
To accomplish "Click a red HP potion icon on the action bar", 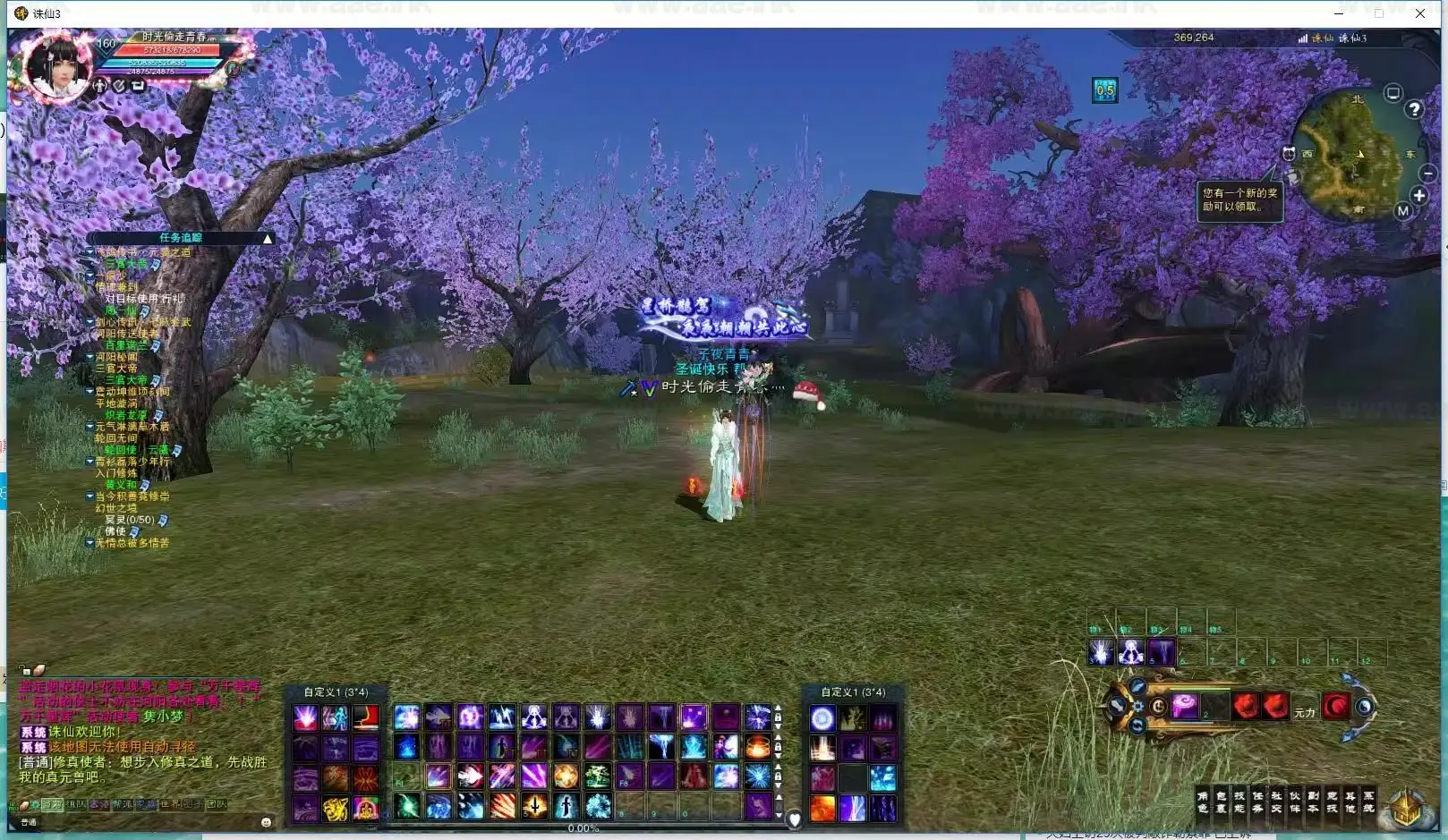I will tap(1245, 706).
